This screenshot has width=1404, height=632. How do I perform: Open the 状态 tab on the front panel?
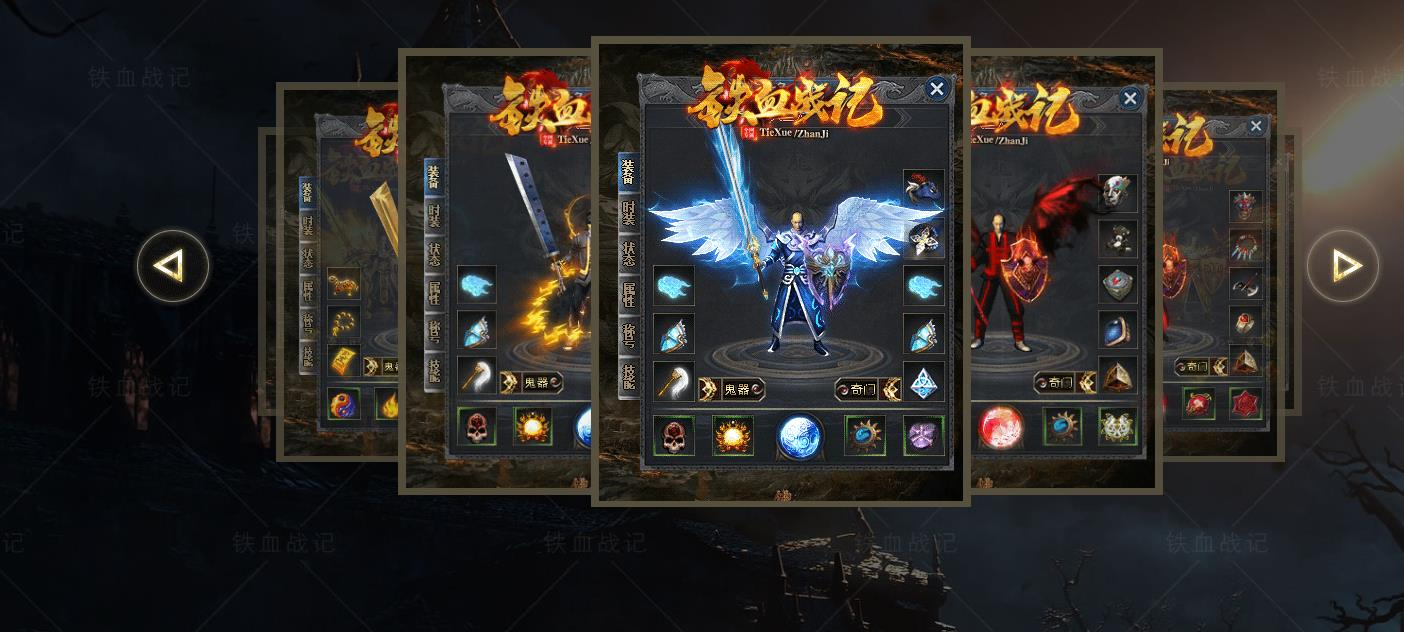coord(628,253)
